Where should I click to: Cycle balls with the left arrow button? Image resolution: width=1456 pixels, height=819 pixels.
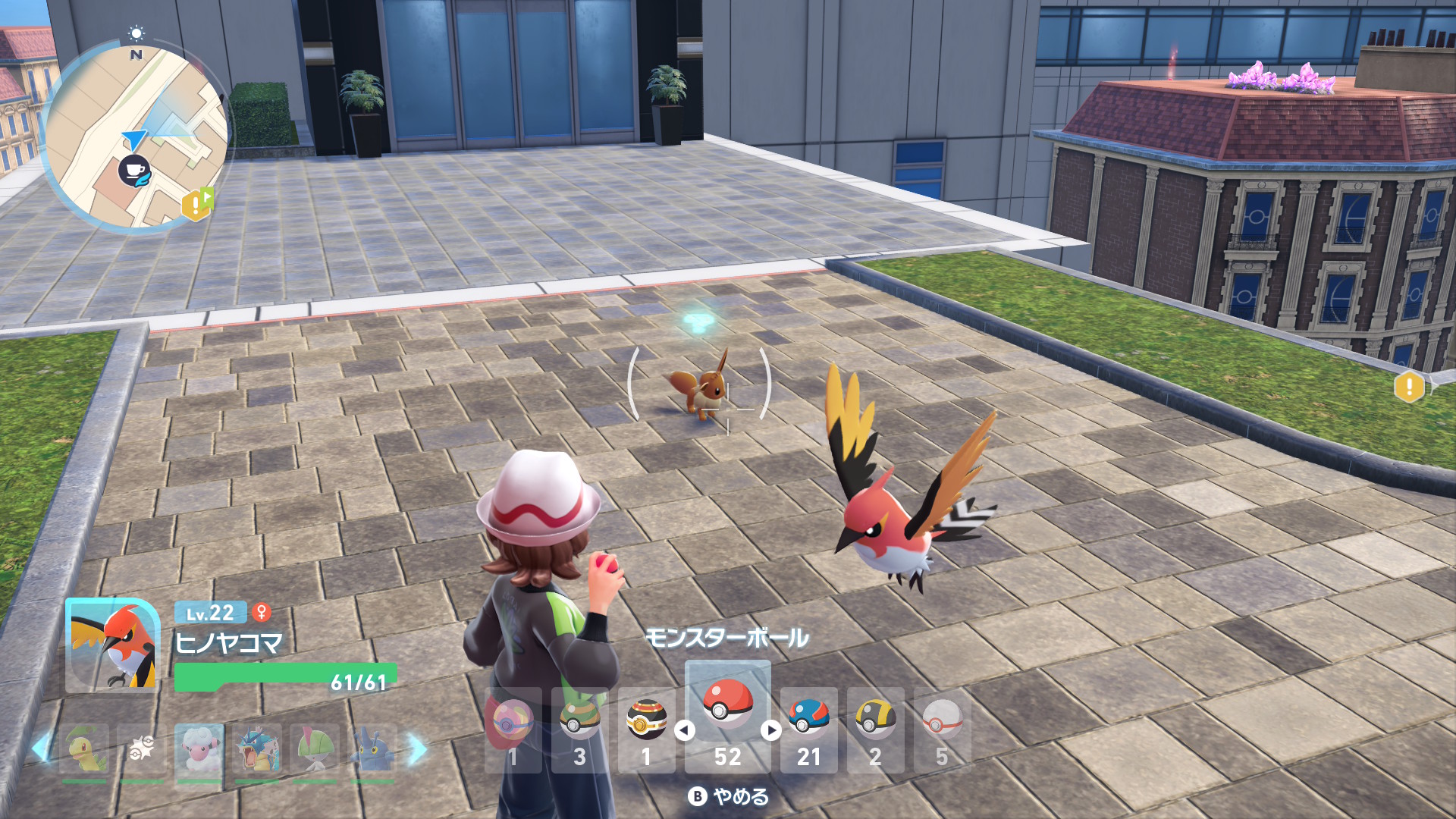pyautogui.click(x=685, y=730)
